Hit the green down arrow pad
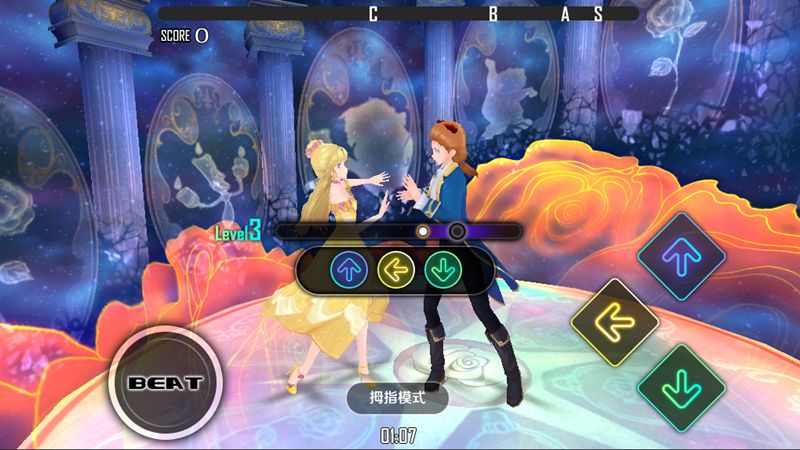Screen dimensions: 800x450 681,387
